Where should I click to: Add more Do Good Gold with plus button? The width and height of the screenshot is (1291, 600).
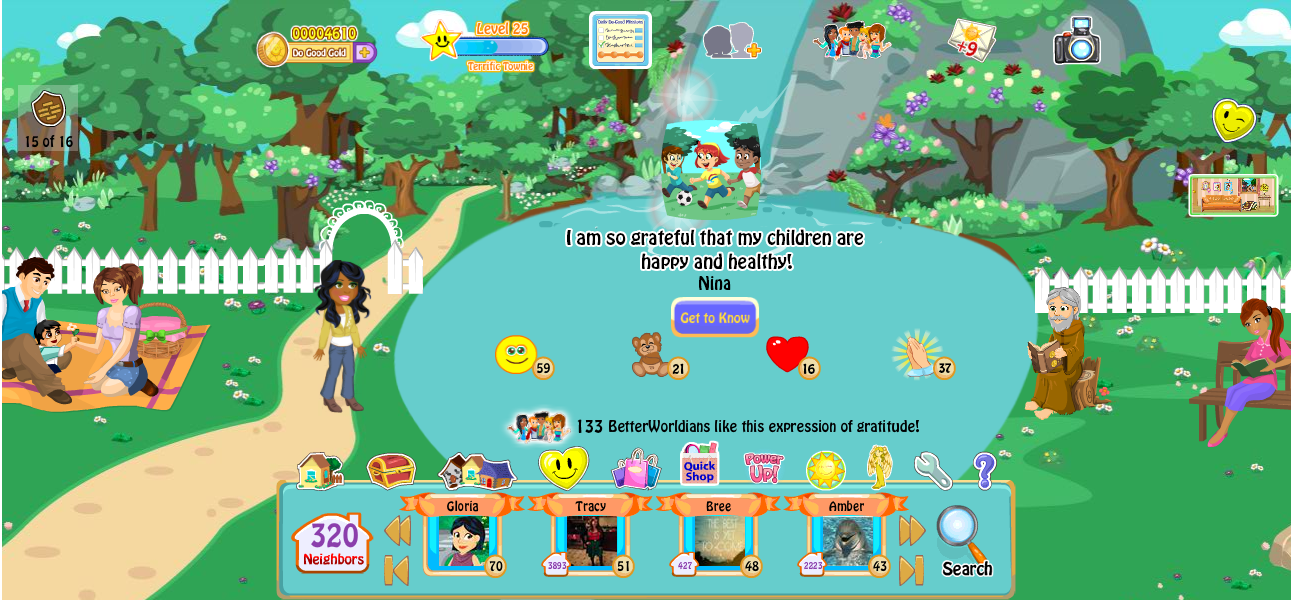(x=365, y=52)
